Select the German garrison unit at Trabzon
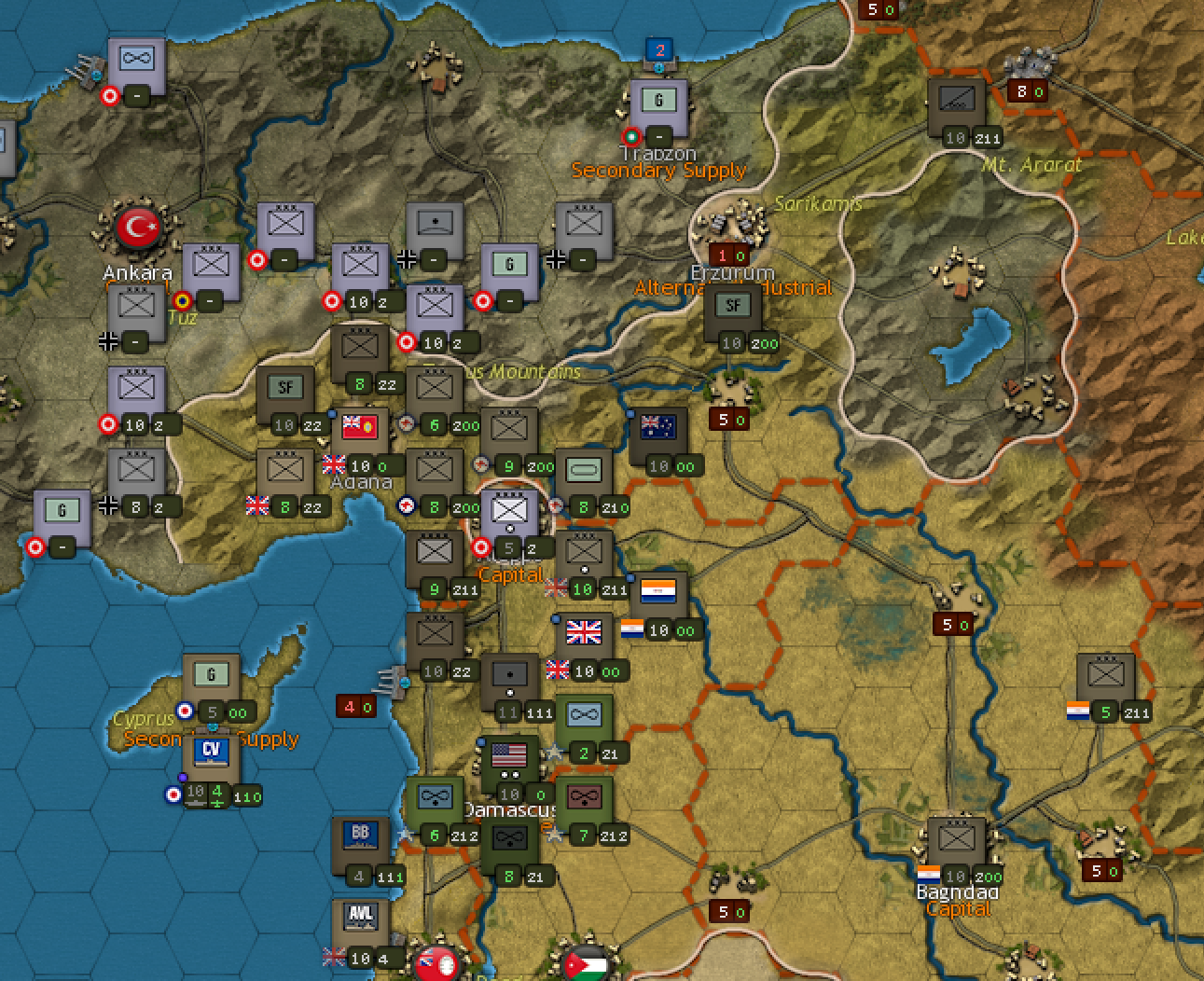This screenshot has width=1204, height=981. (658, 98)
